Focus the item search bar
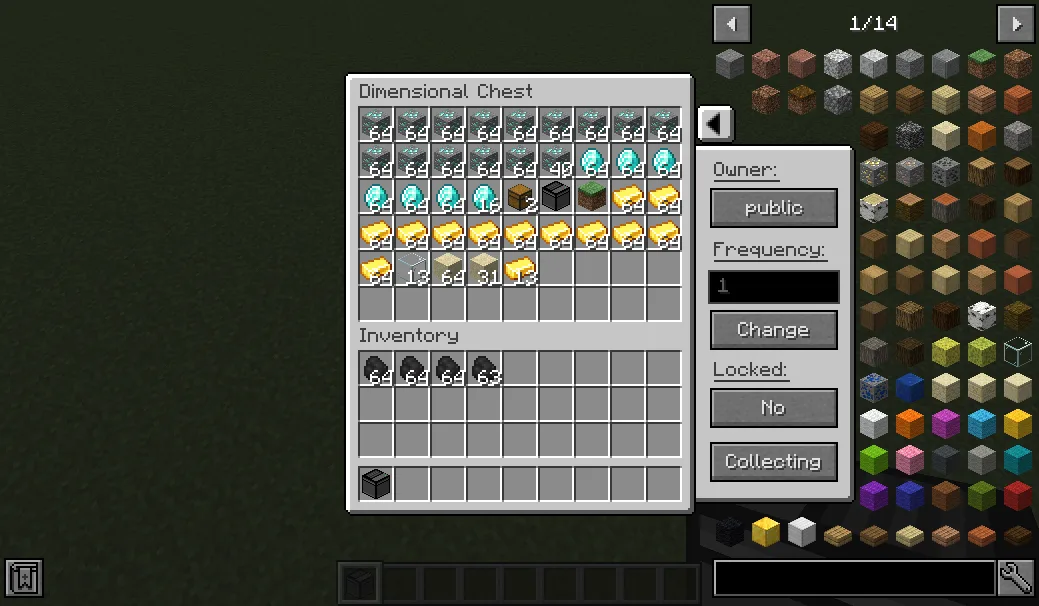The image size is (1039, 606). (x=854, y=578)
